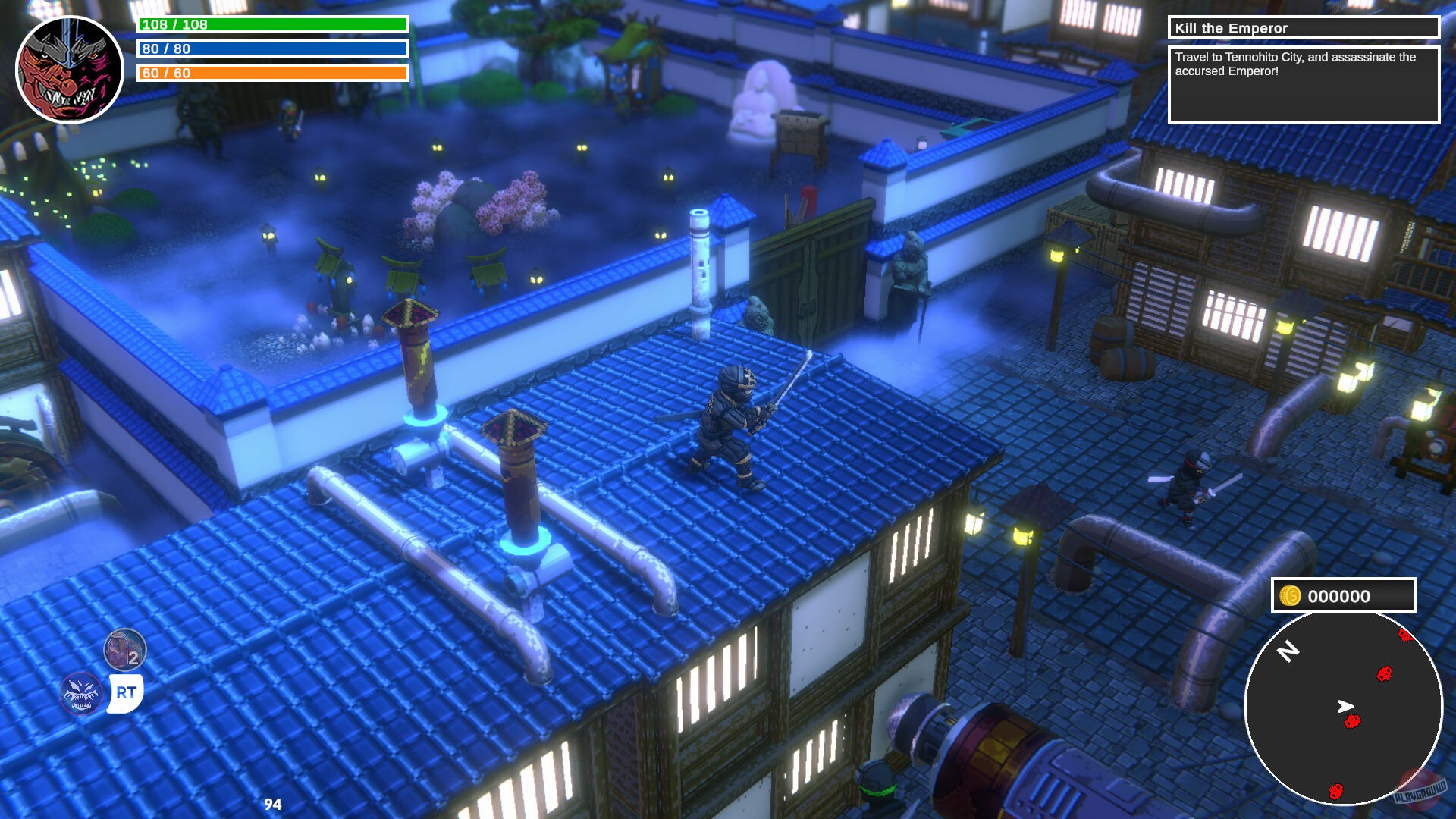Image resolution: width=1456 pixels, height=819 pixels.
Task: Click the 000000 gold amount display
Action: coord(1341,596)
